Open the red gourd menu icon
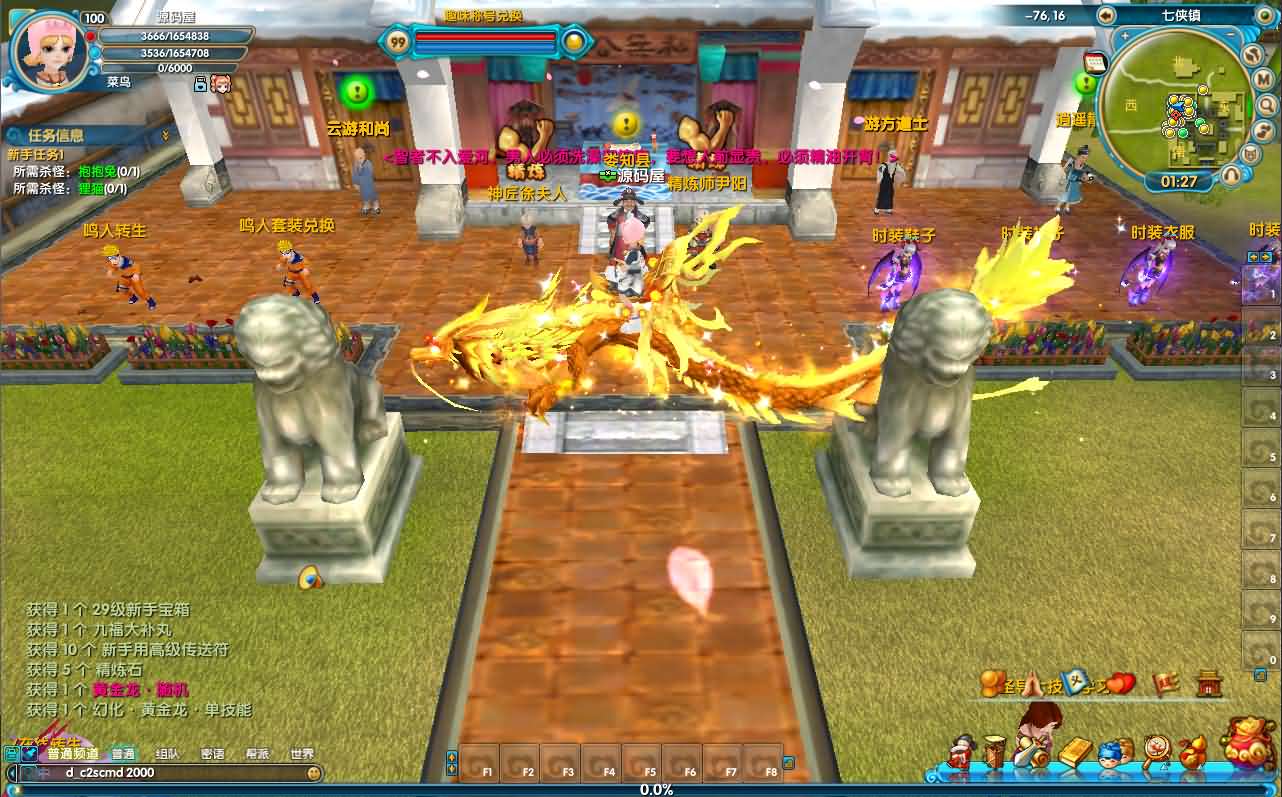The image size is (1282, 797). (1191, 752)
